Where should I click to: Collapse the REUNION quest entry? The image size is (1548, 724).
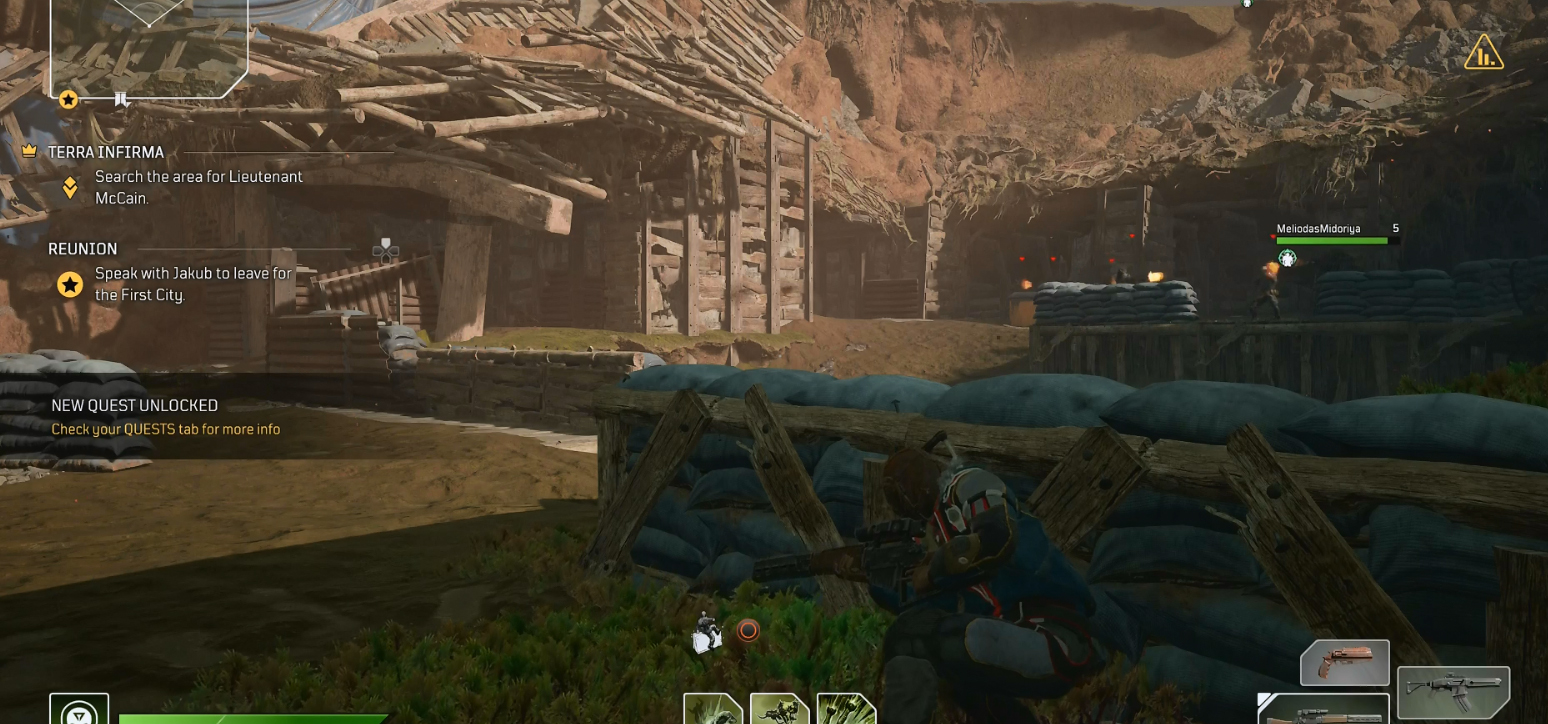82,248
